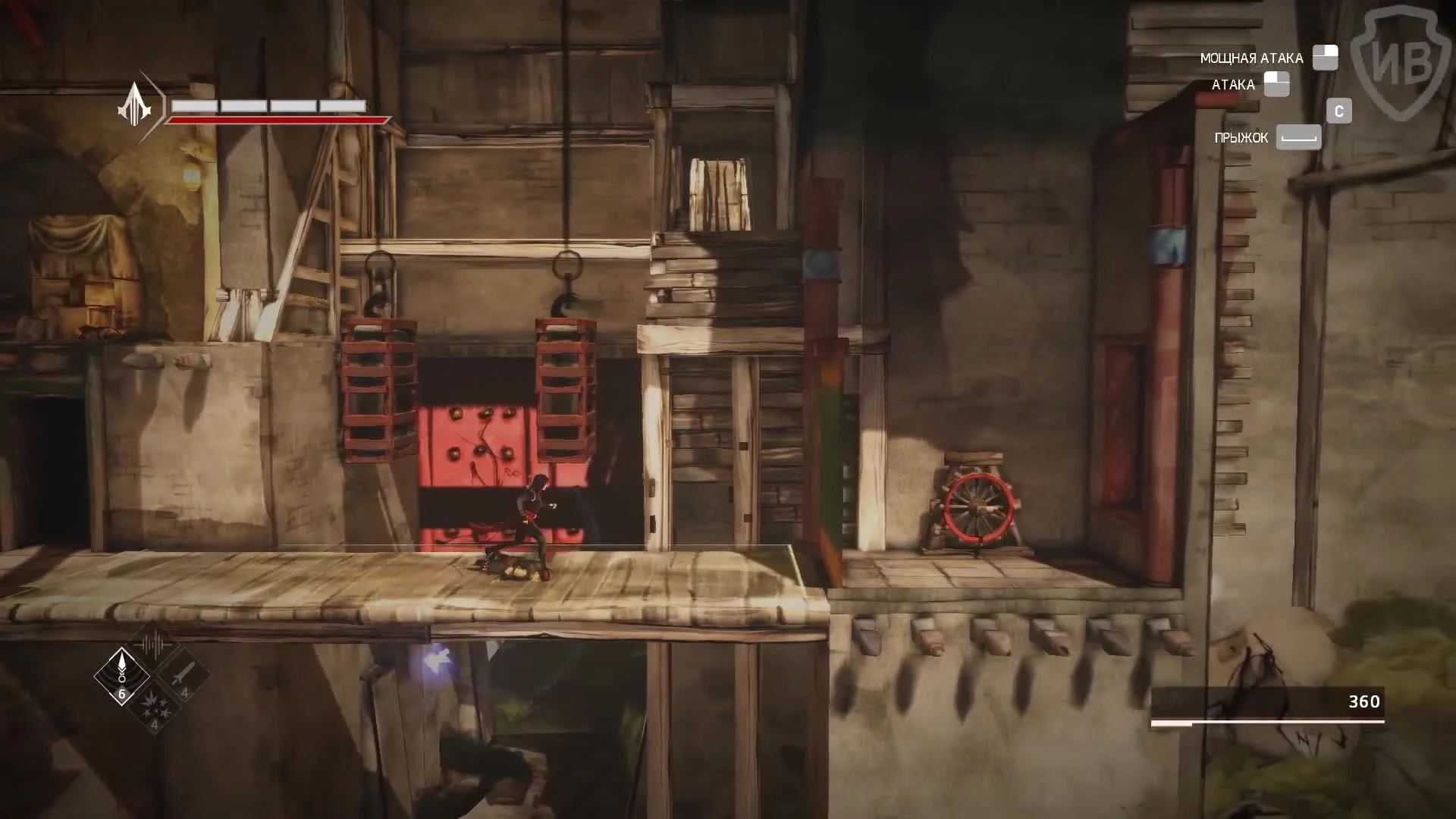Image resolution: width=1456 pixels, height=819 pixels.
Task: Click the АТАКА label text
Action: [1235, 84]
